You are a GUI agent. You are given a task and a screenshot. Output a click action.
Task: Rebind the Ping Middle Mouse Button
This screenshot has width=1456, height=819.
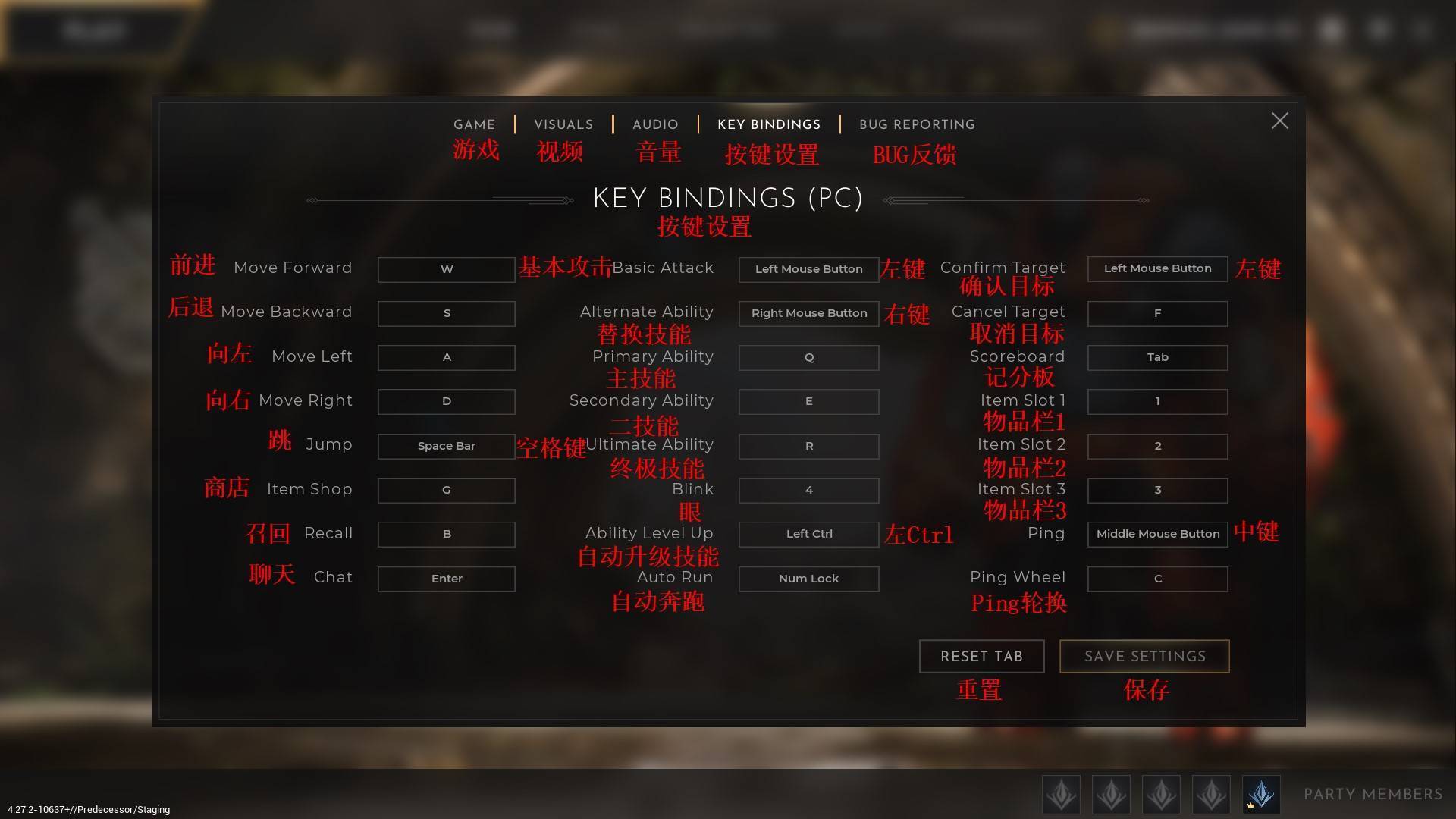tap(1156, 533)
